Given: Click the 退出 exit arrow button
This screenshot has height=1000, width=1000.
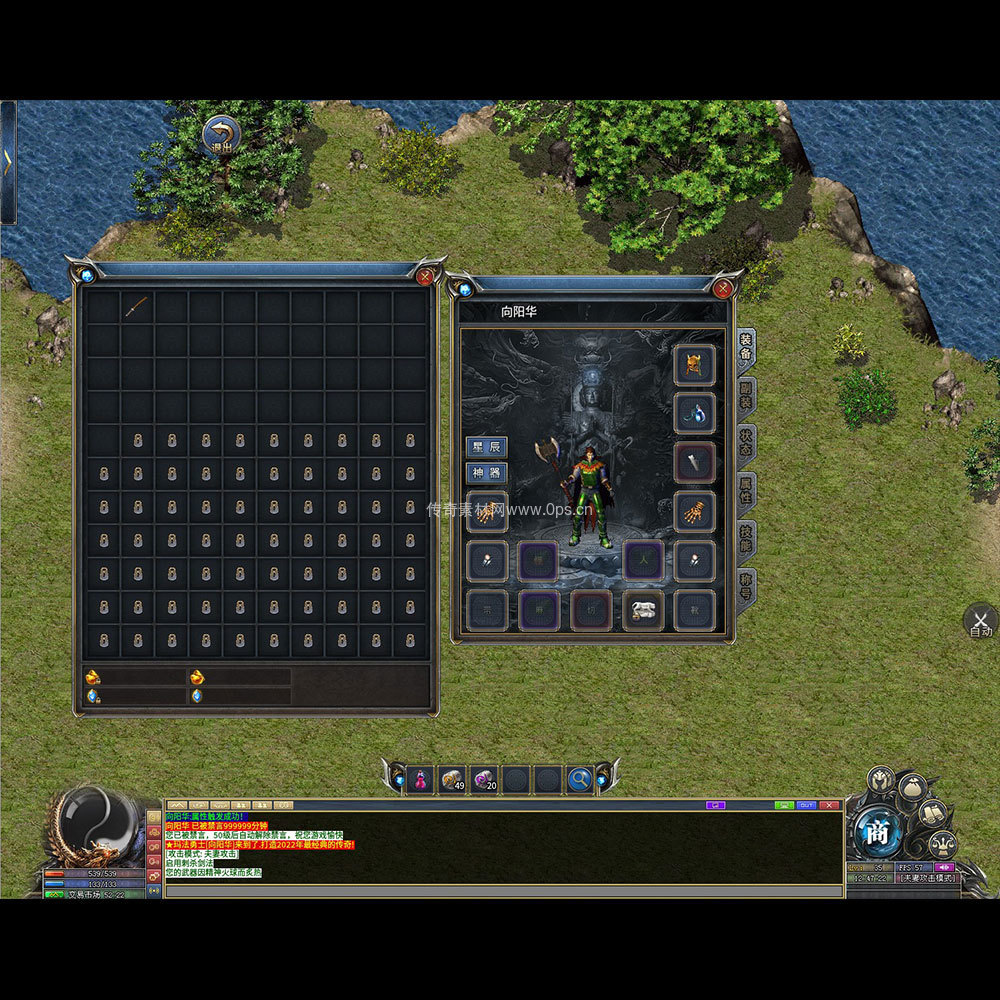Looking at the screenshot, I should 220,135.
